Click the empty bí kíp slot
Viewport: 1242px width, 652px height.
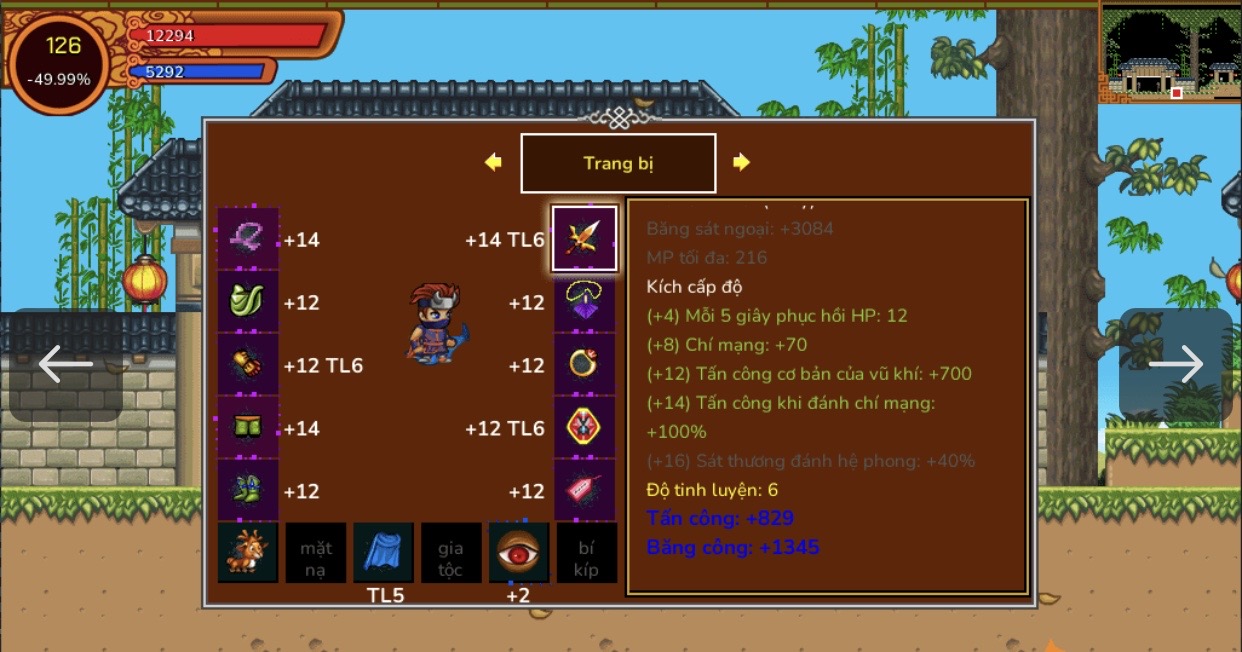[586, 553]
